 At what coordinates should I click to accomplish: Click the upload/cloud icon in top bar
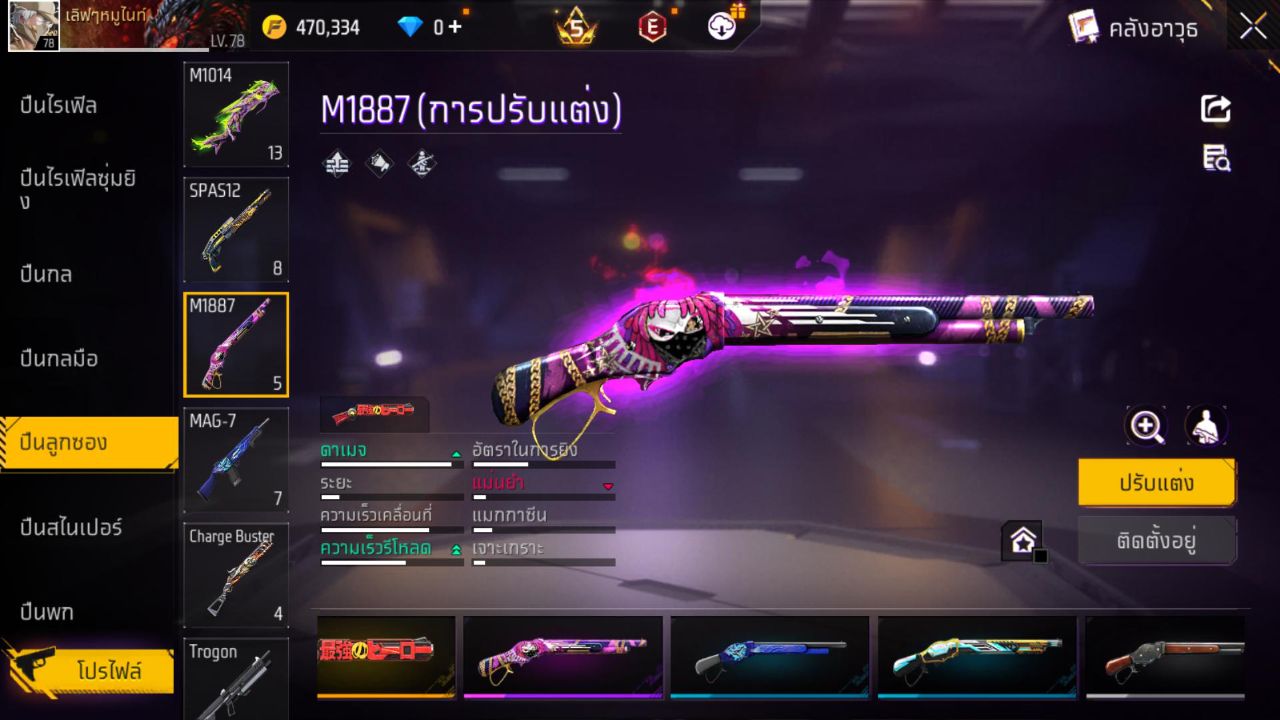click(720, 27)
